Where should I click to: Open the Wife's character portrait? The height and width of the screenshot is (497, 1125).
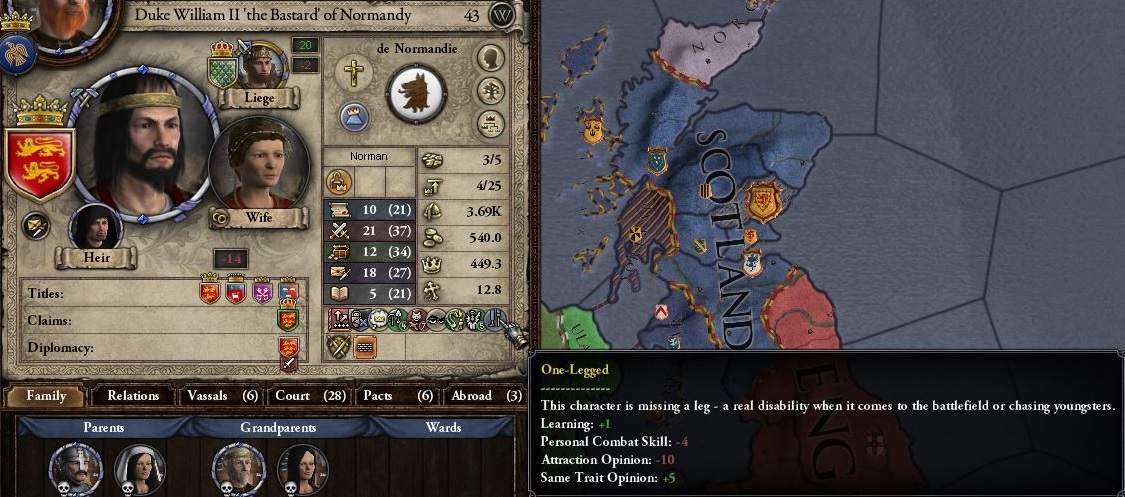coord(258,165)
